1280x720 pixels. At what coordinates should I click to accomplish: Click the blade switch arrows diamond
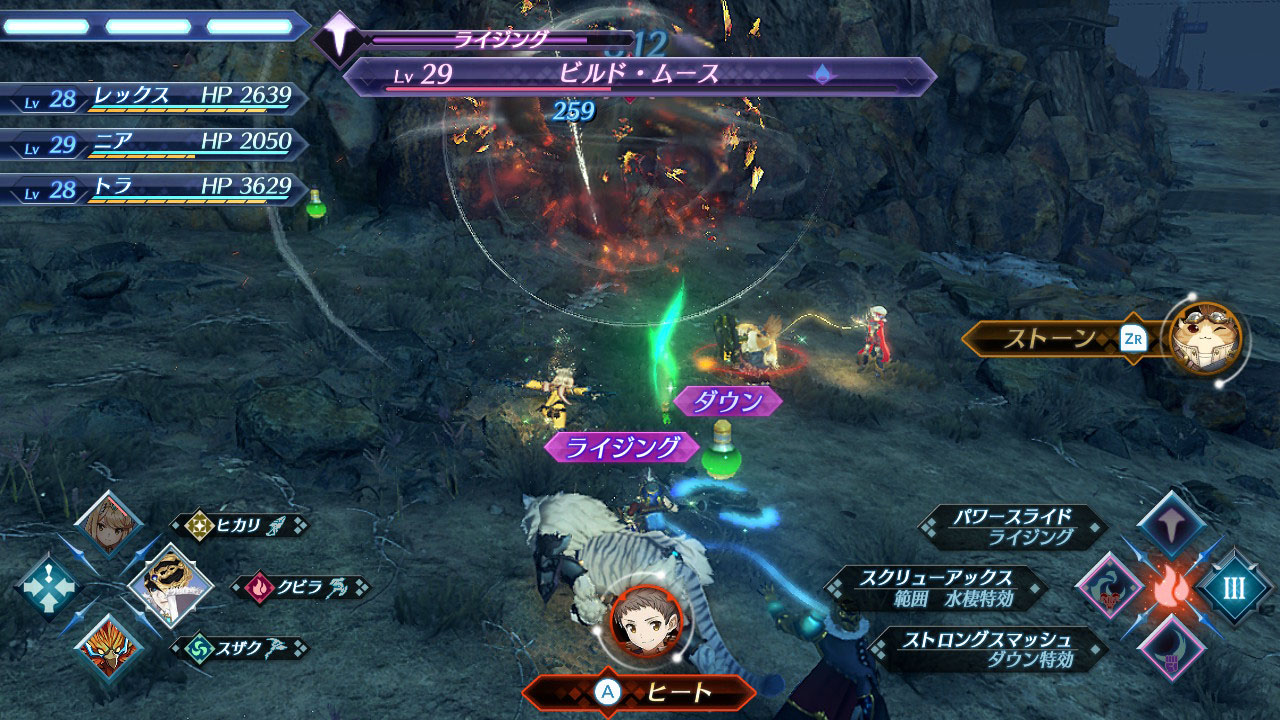47,587
